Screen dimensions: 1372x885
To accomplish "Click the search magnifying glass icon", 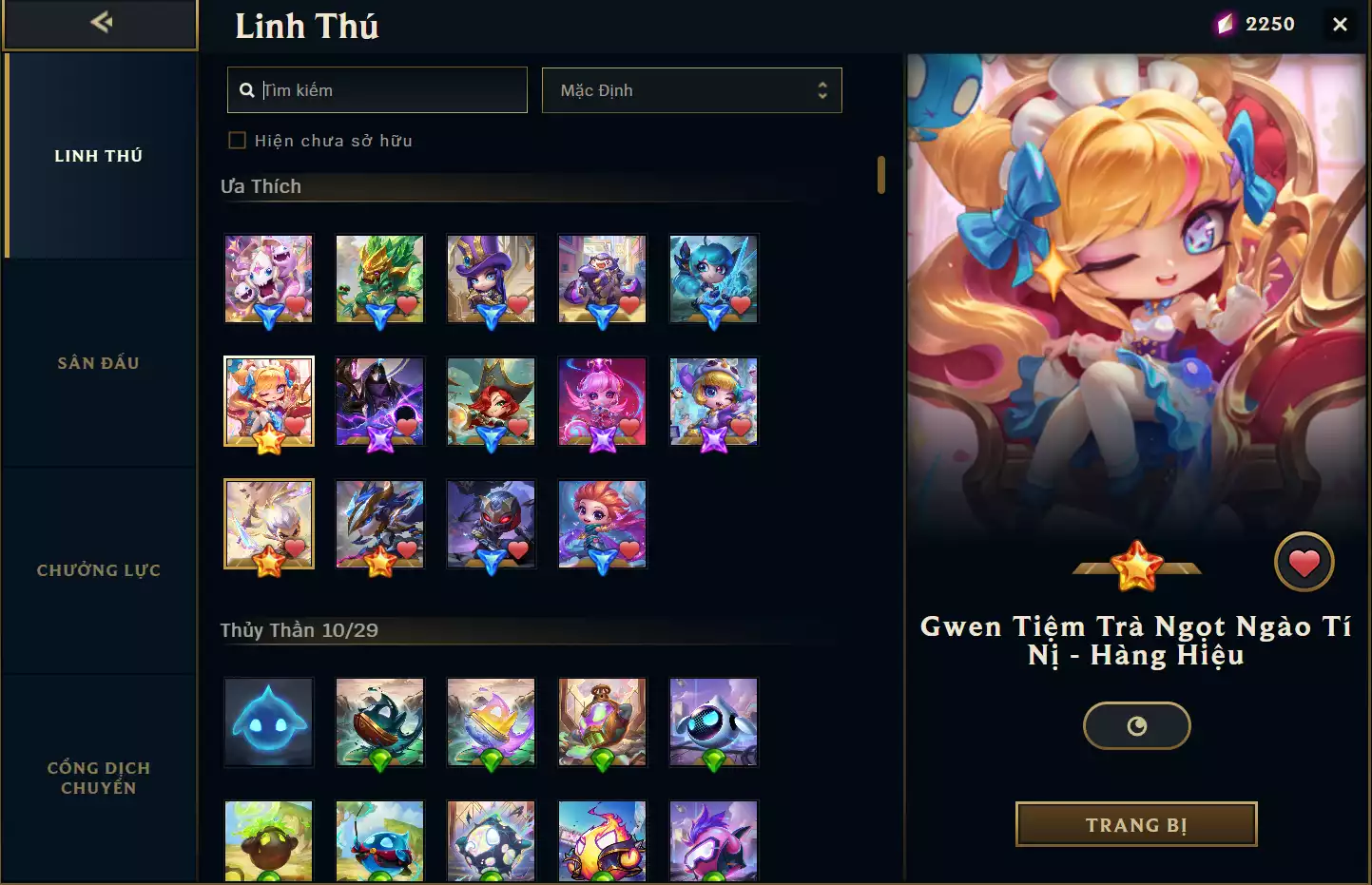I will pos(247,88).
